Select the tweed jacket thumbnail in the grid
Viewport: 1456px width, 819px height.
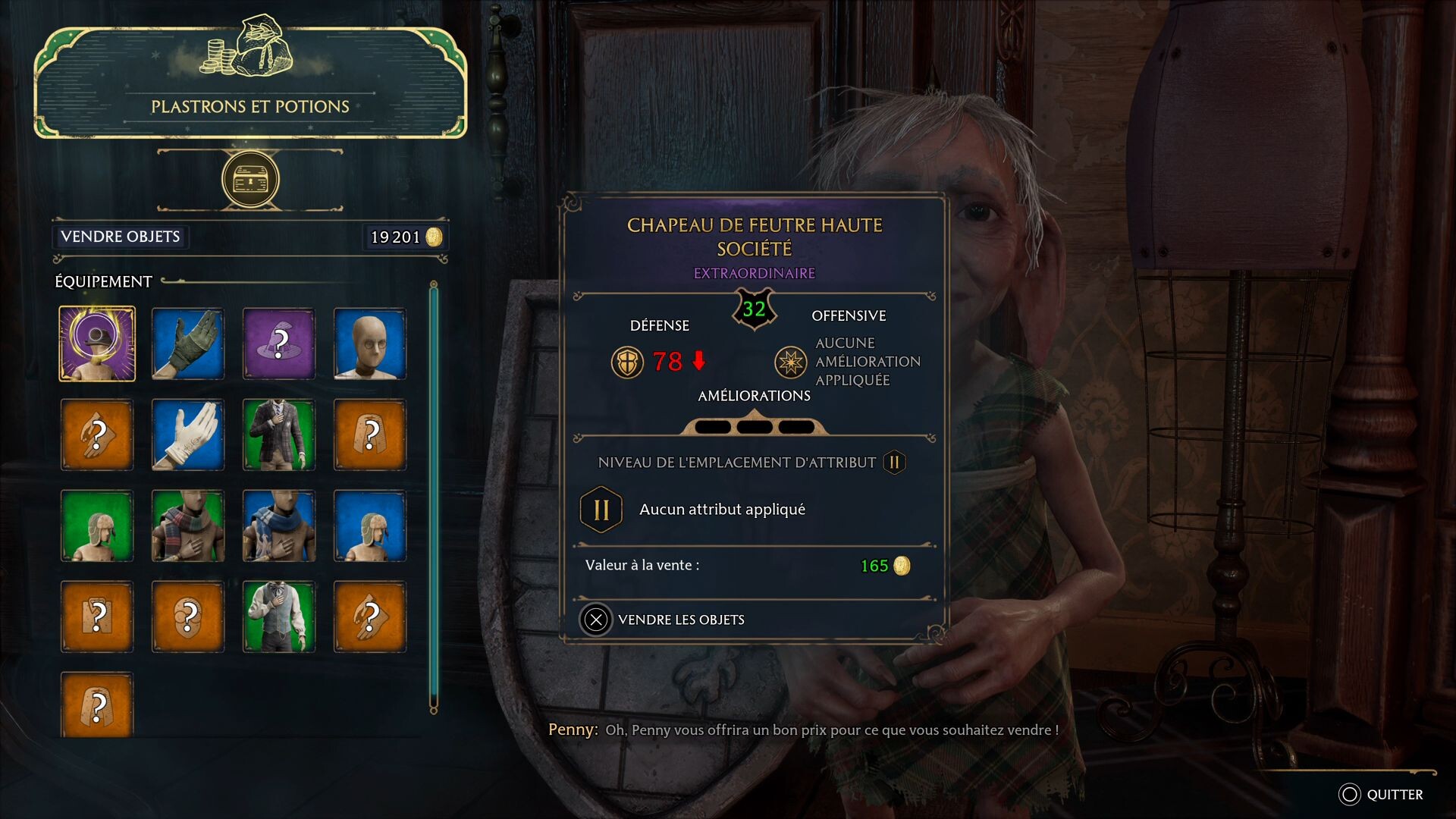tap(278, 435)
